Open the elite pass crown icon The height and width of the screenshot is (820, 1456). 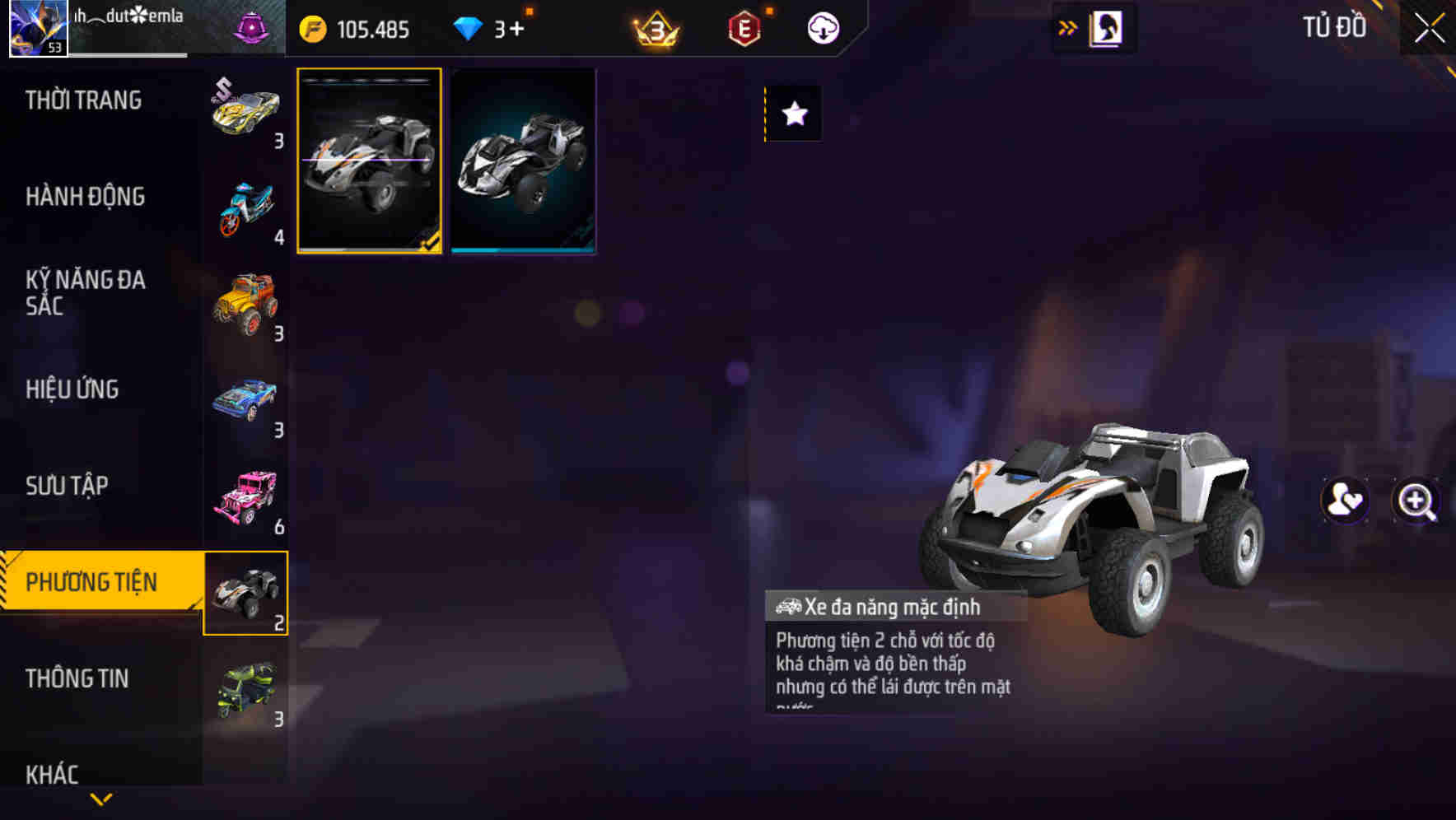[655, 27]
